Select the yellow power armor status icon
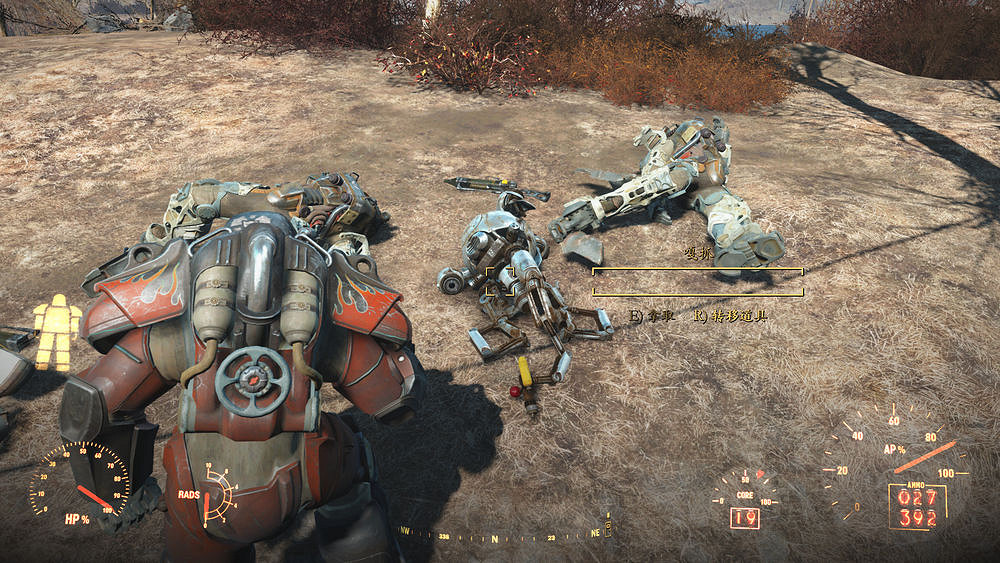The height and width of the screenshot is (563, 1000). pyautogui.click(x=57, y=331)
